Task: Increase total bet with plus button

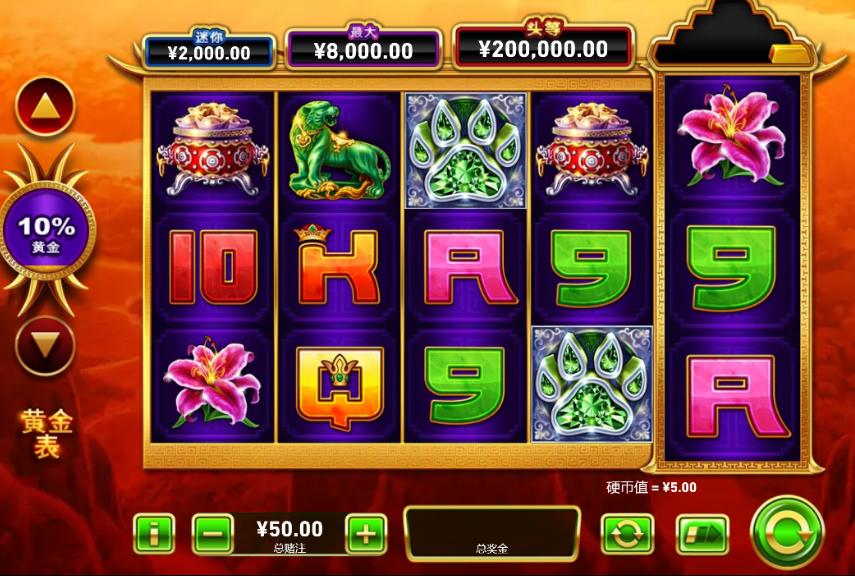Action: click(x=366, y=534)
